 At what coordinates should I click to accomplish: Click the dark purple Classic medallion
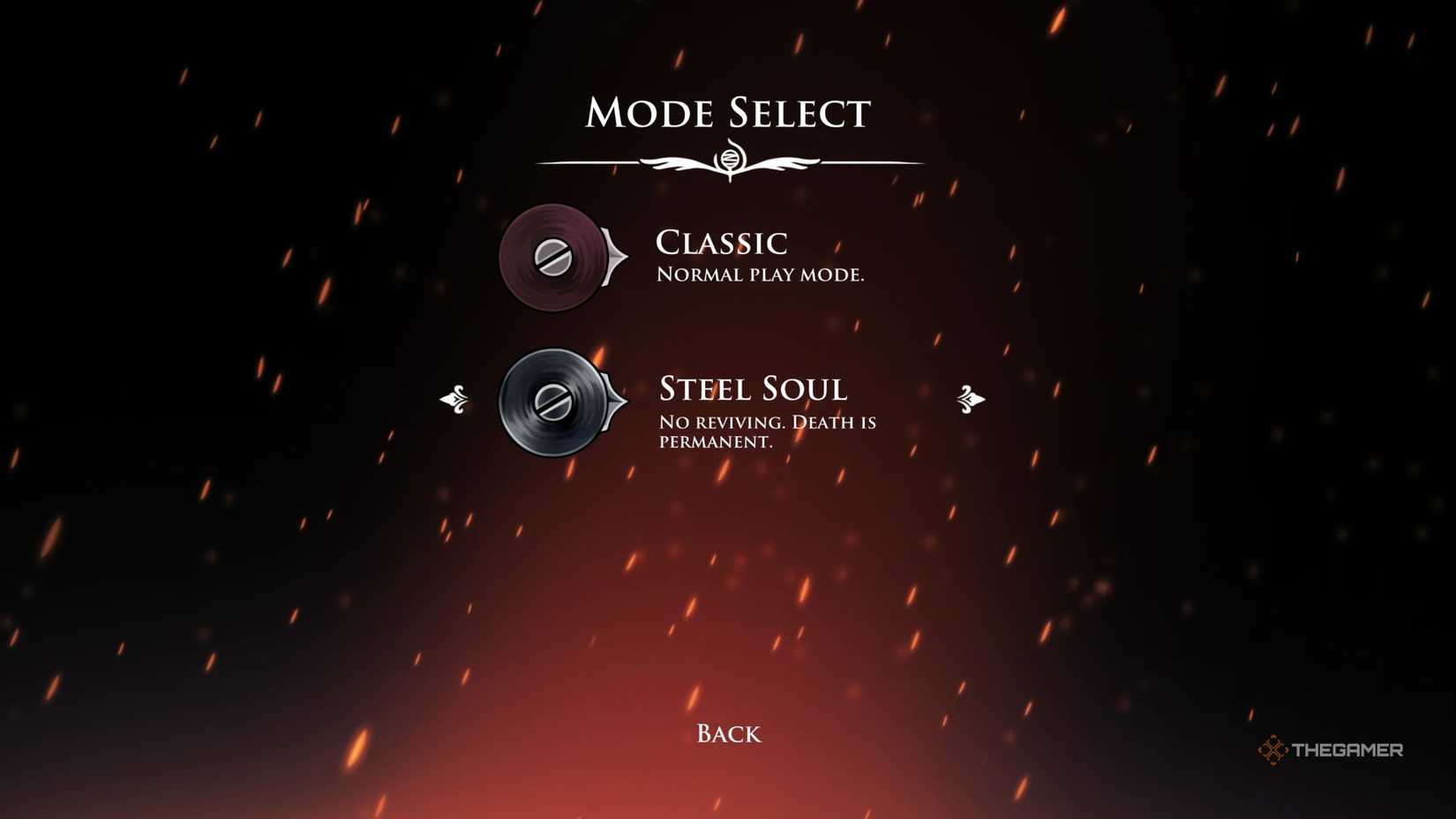click(552, 259)
